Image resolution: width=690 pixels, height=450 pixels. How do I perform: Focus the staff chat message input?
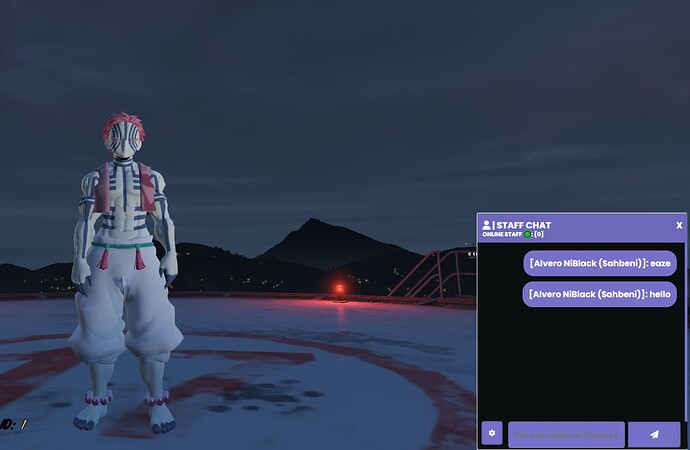click(566, 433)
